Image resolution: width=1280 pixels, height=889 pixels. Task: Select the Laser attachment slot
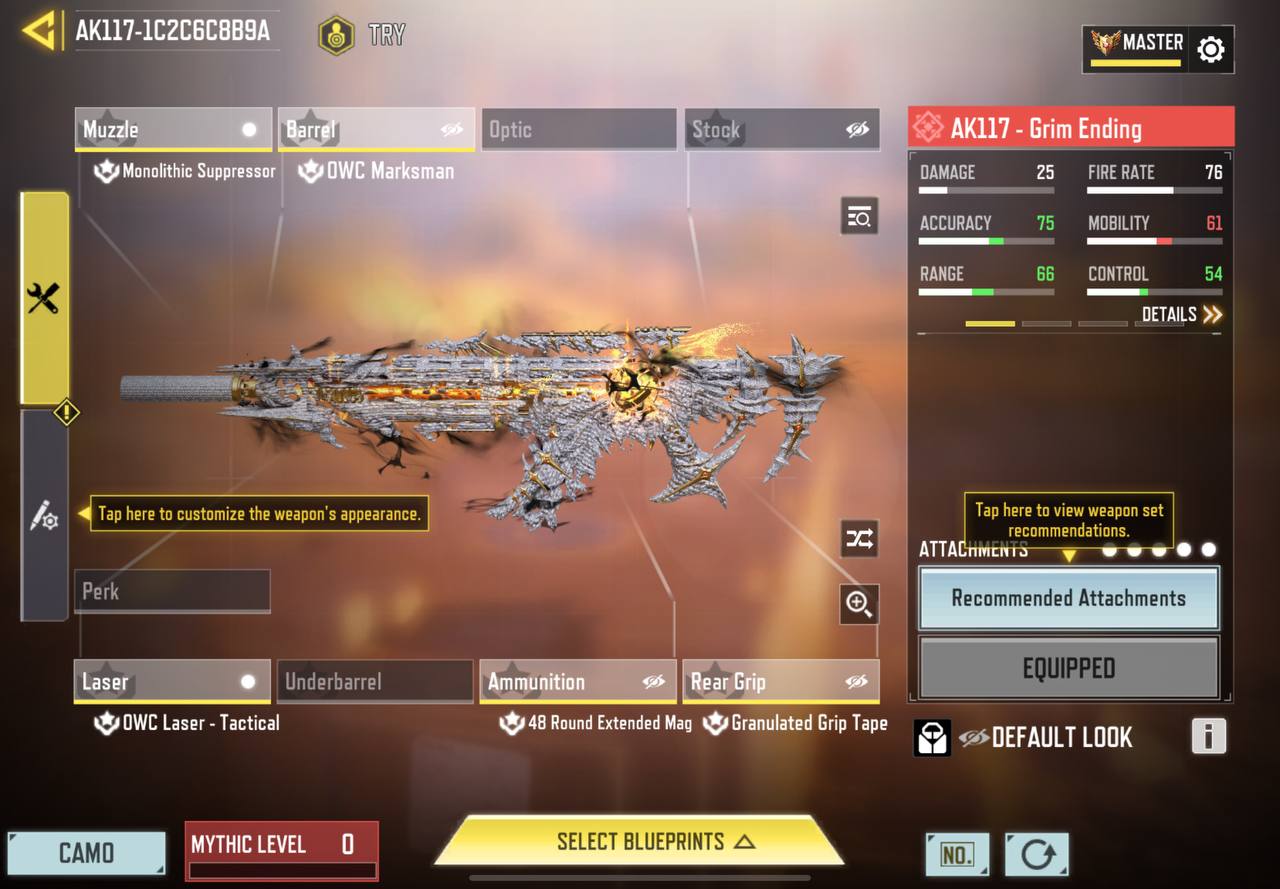tap(172, 682)
